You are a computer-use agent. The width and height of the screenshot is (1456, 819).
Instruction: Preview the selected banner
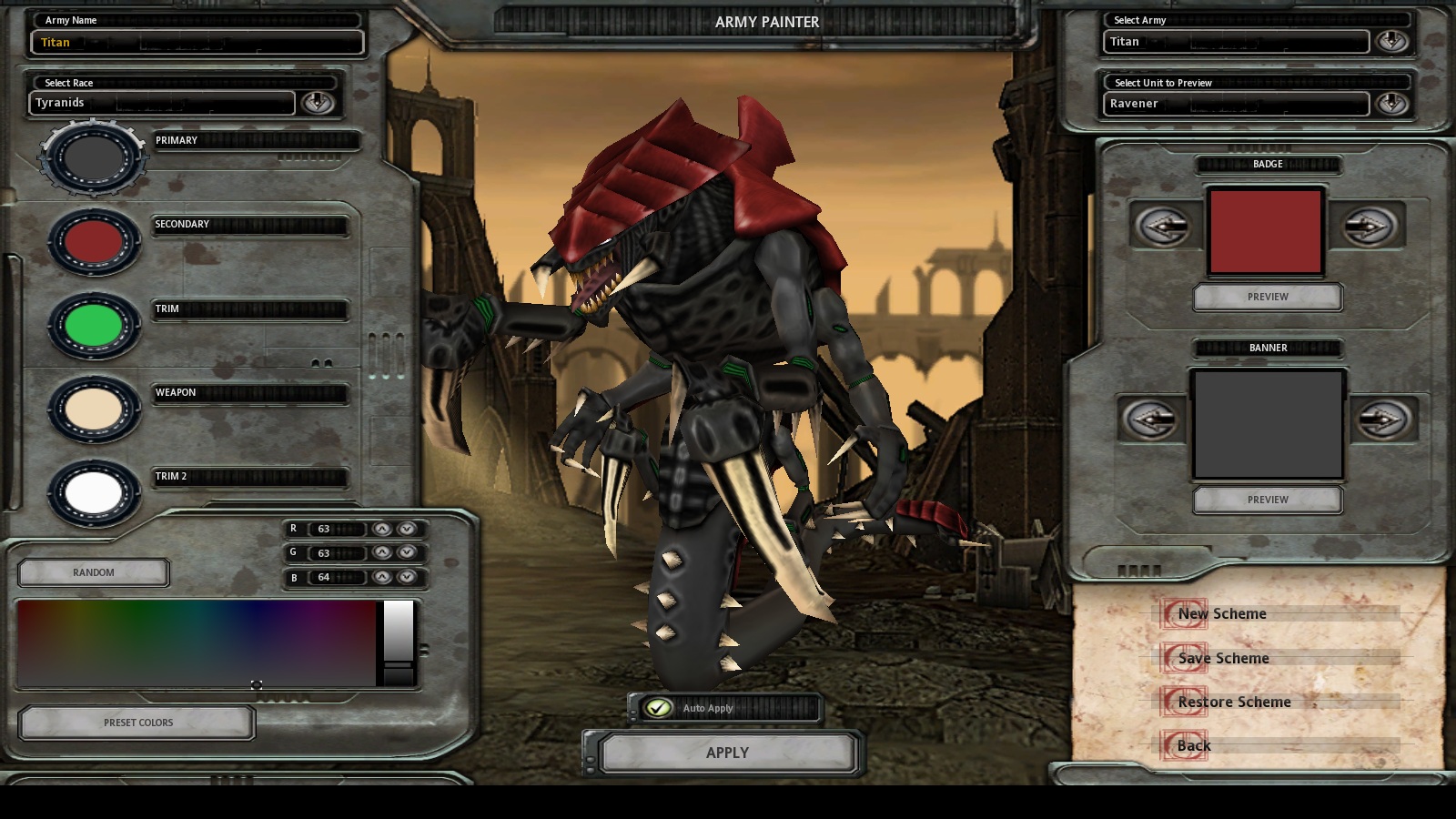1267,499
